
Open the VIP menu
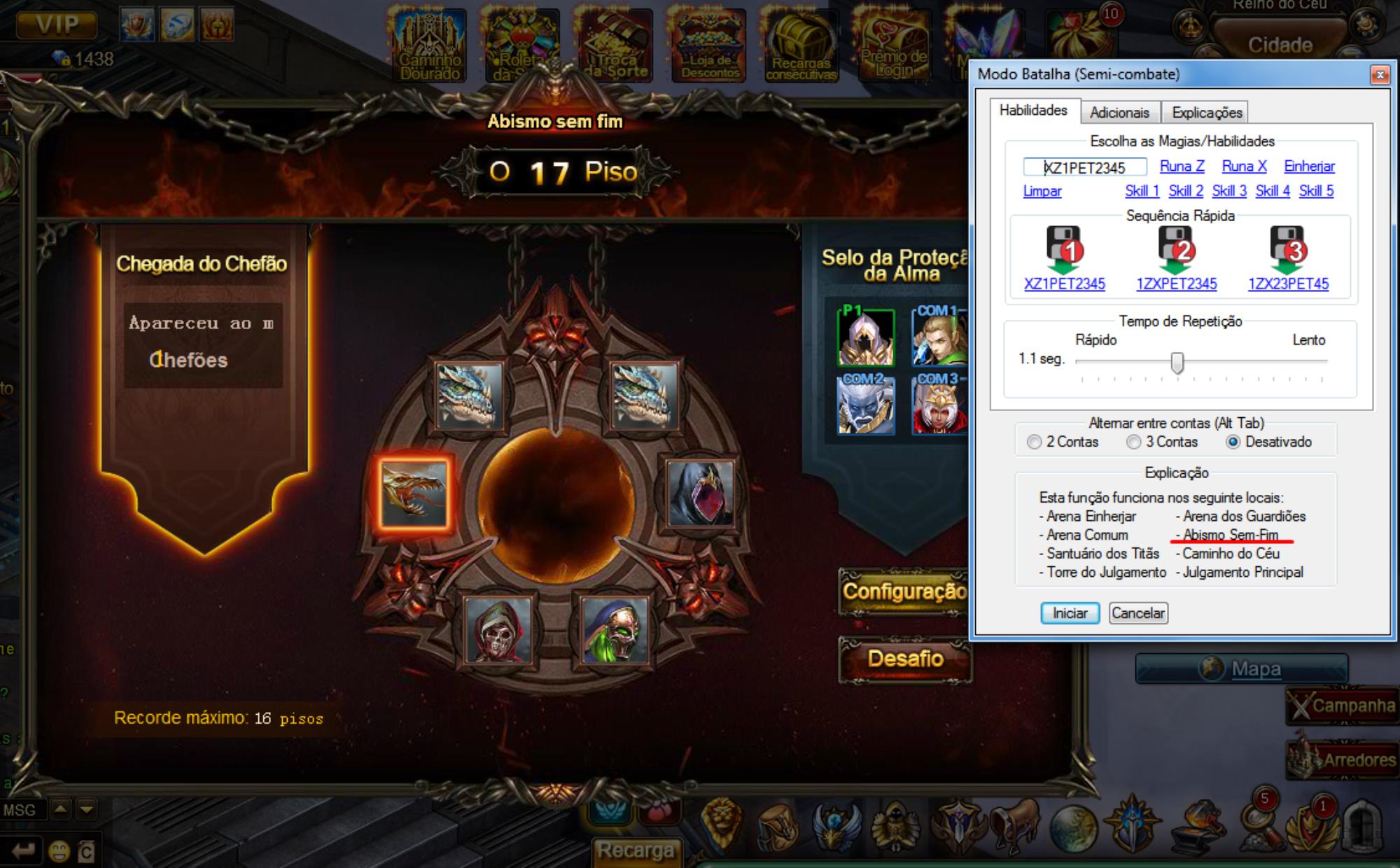57,25
